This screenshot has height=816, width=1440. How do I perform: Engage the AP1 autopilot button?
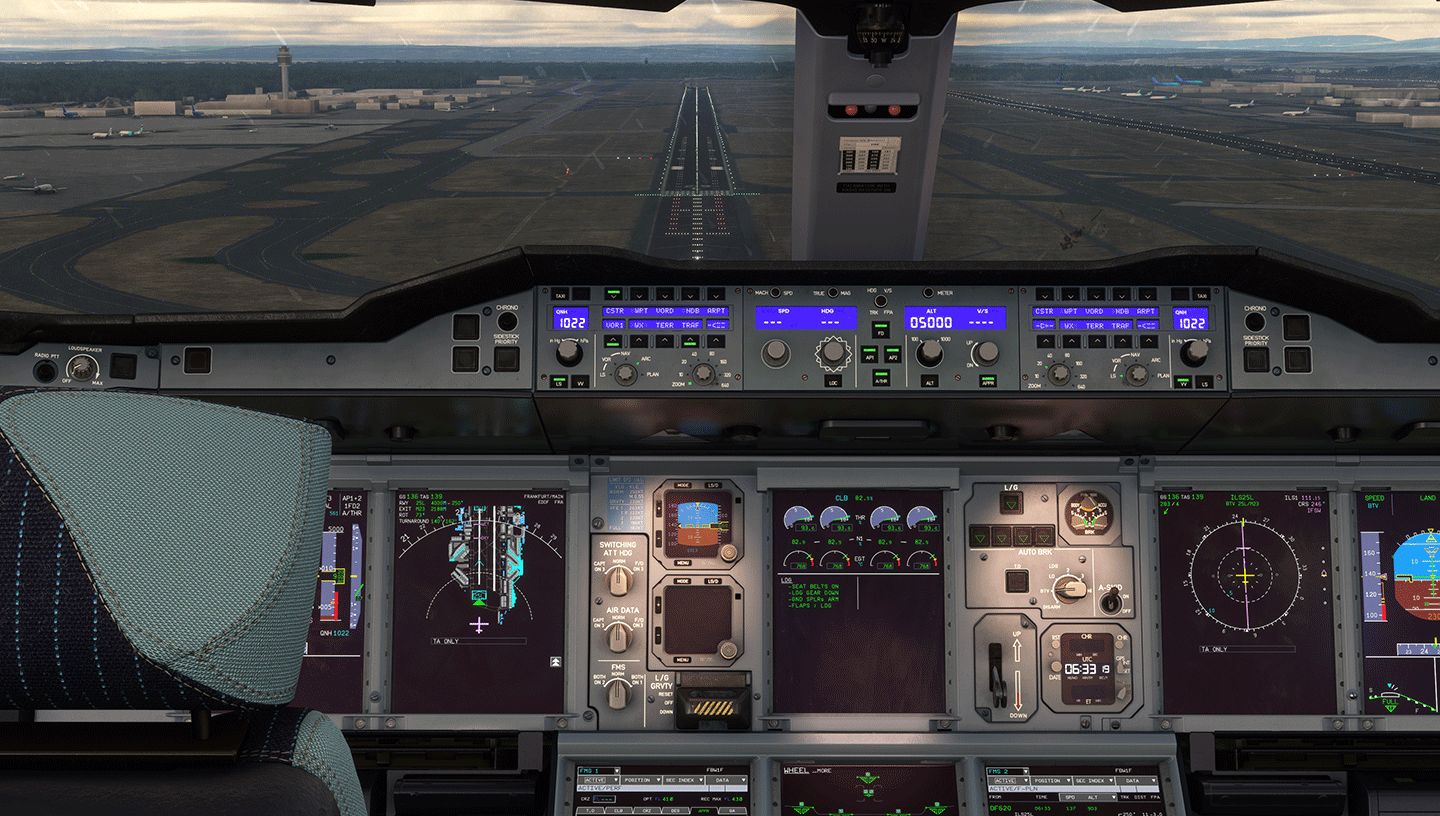(868, 354)
